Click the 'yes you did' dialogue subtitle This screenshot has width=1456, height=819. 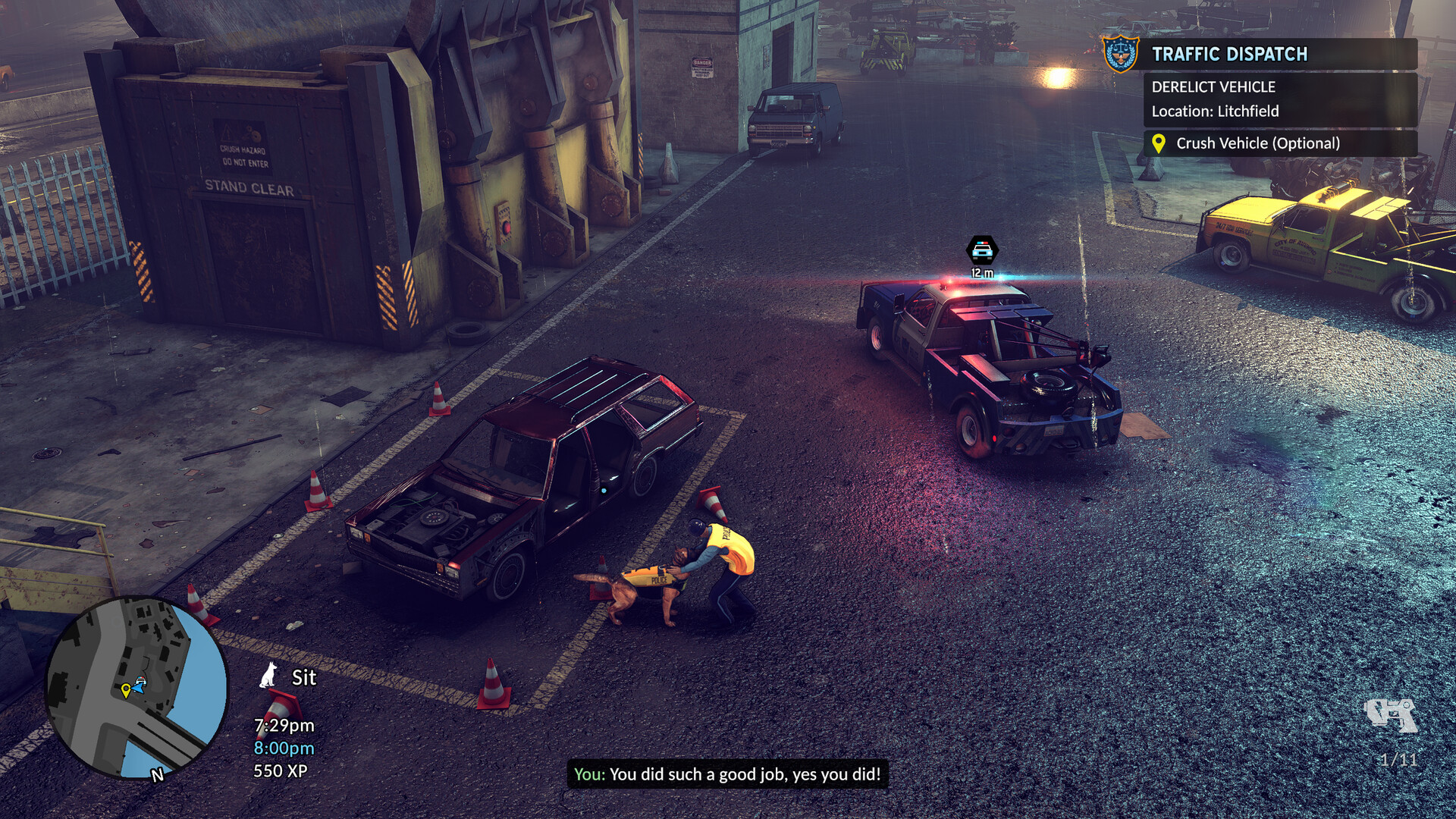pos(728,775)
